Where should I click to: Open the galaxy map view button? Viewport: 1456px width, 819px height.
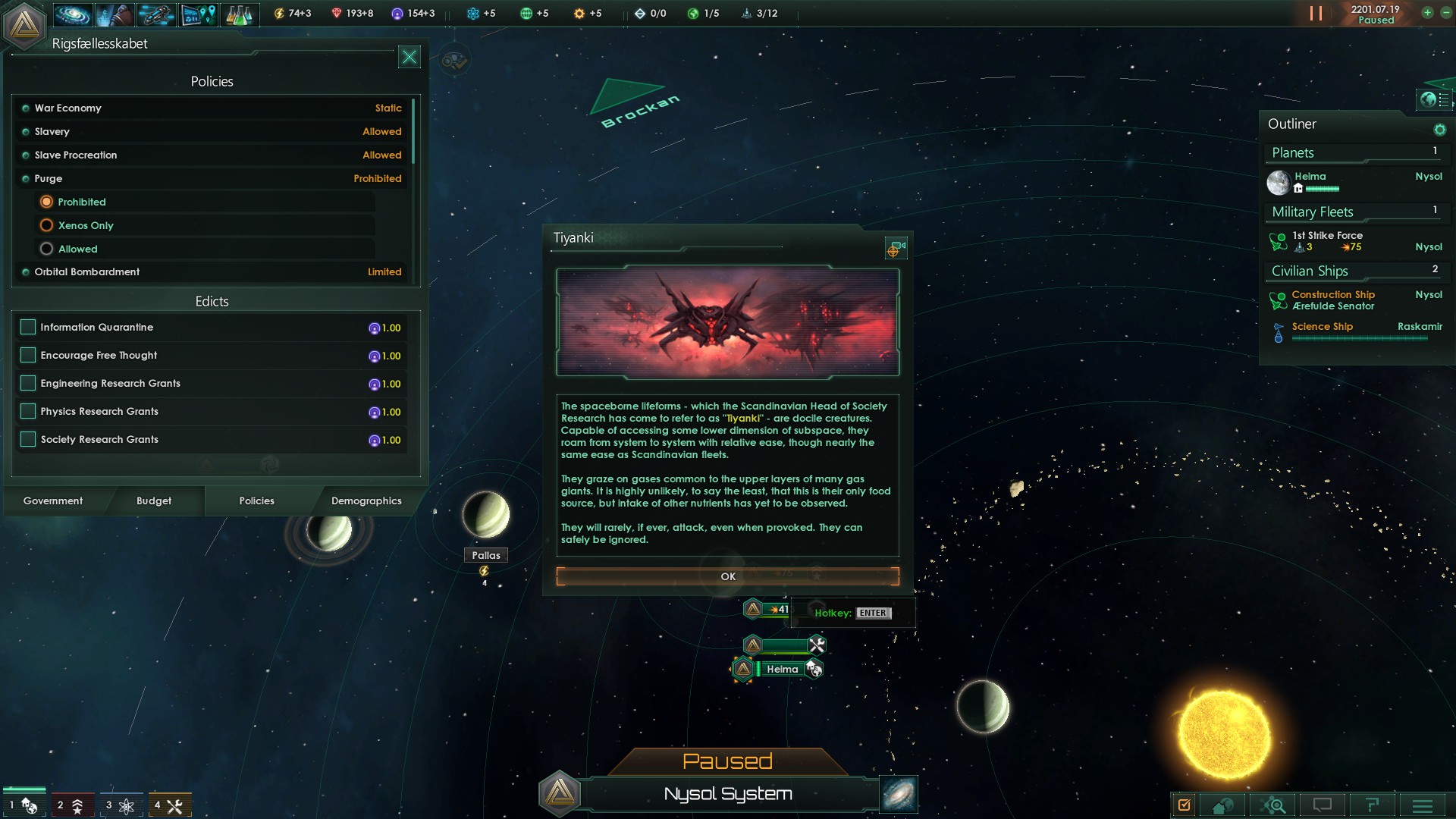(x=899, y=794)
